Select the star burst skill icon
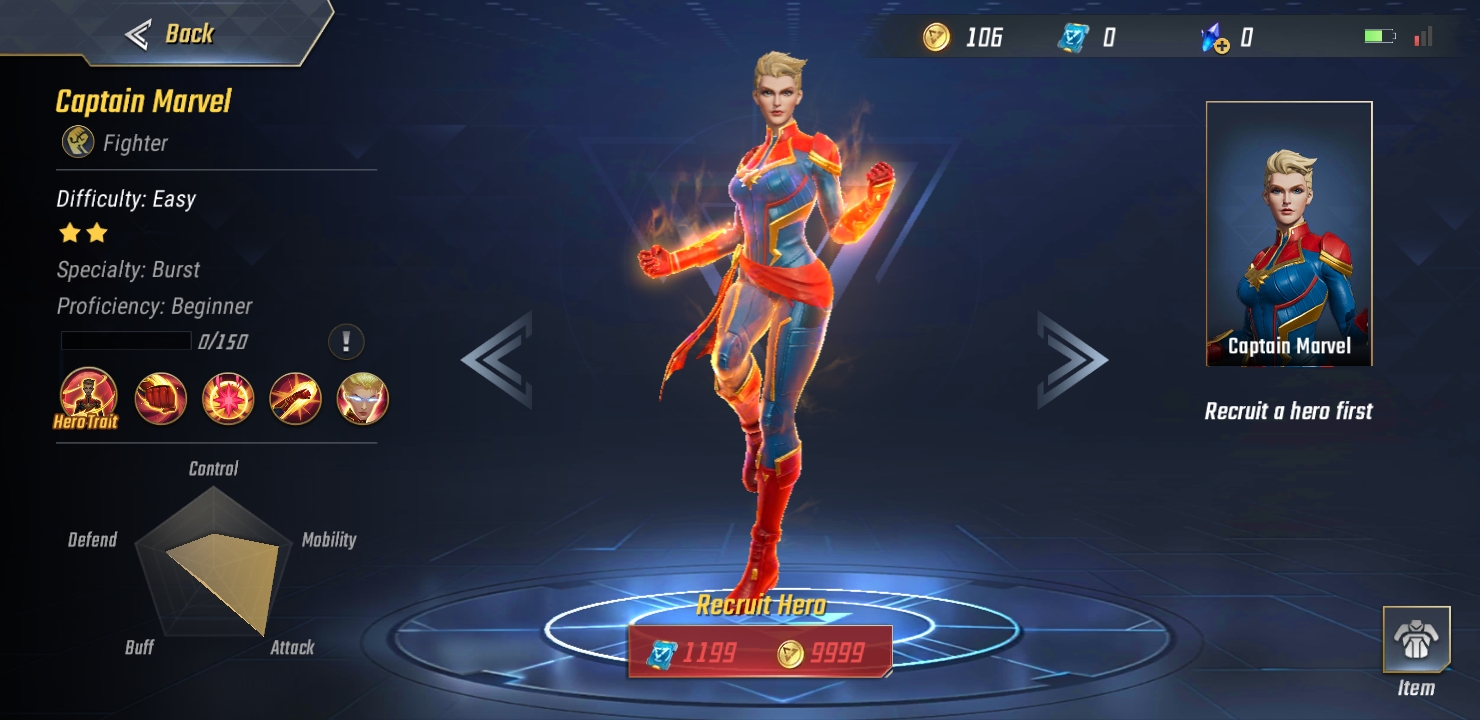 (228, 399)
